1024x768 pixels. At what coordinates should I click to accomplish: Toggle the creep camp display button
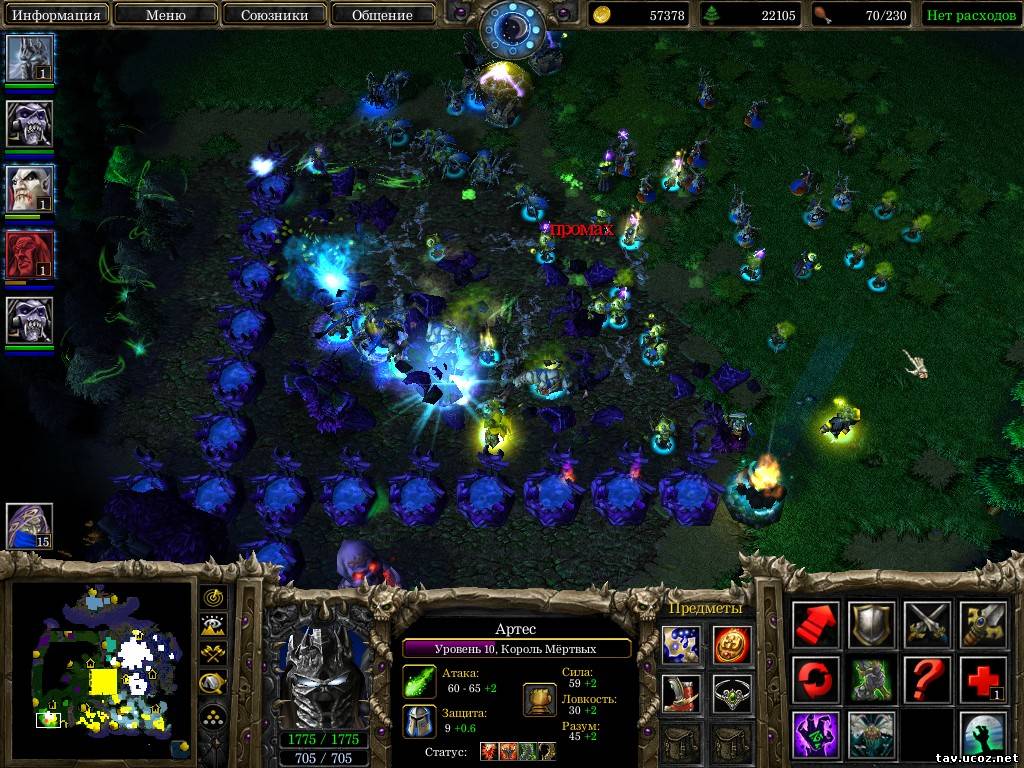(214, 685)
